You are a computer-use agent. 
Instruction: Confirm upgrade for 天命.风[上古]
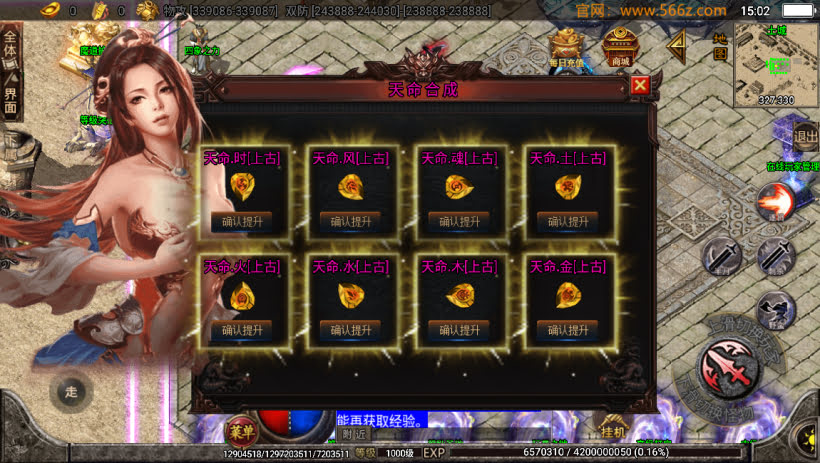pos(350,221)
